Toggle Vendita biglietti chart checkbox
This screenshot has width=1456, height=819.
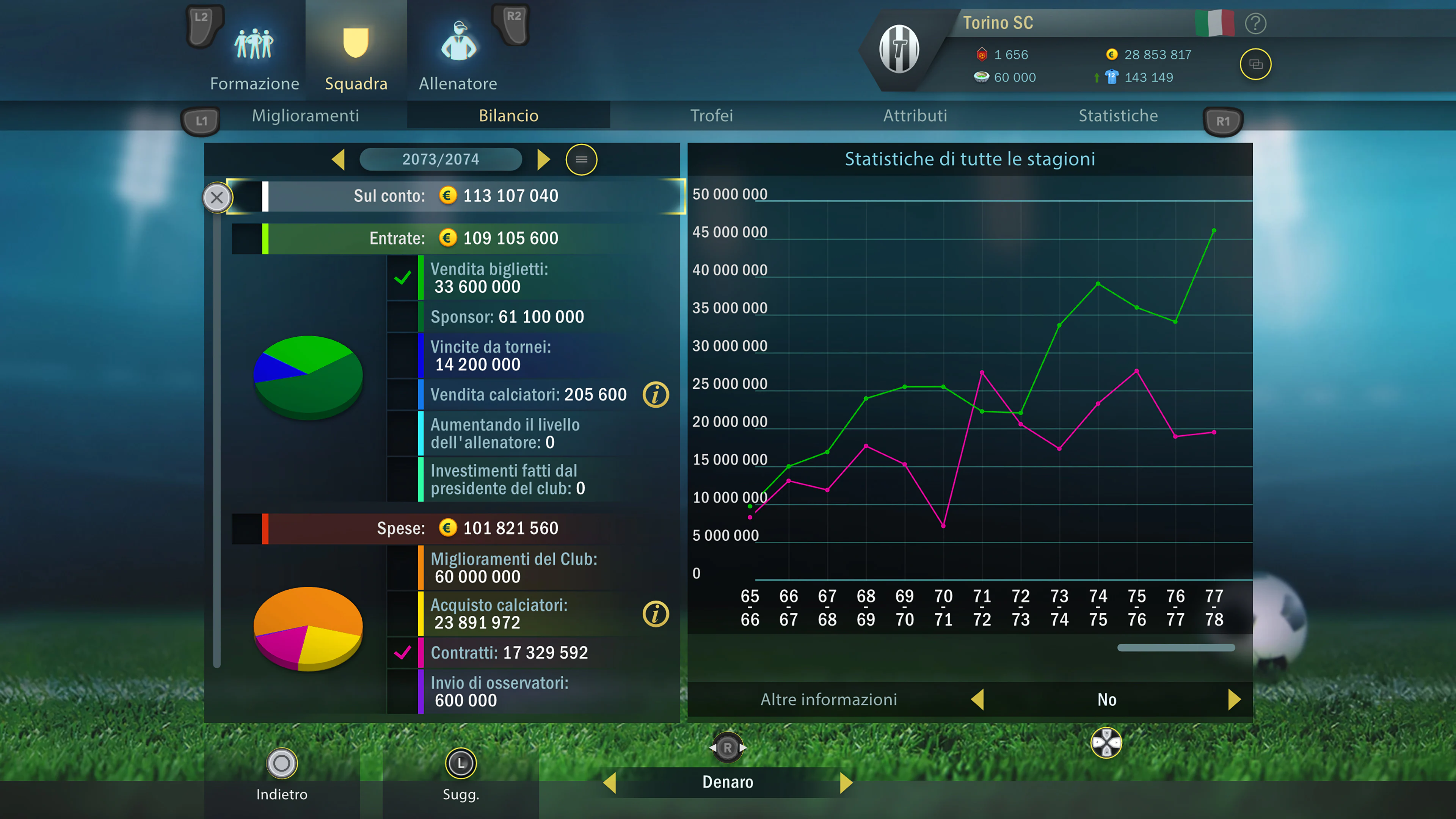tap(402, 278)
